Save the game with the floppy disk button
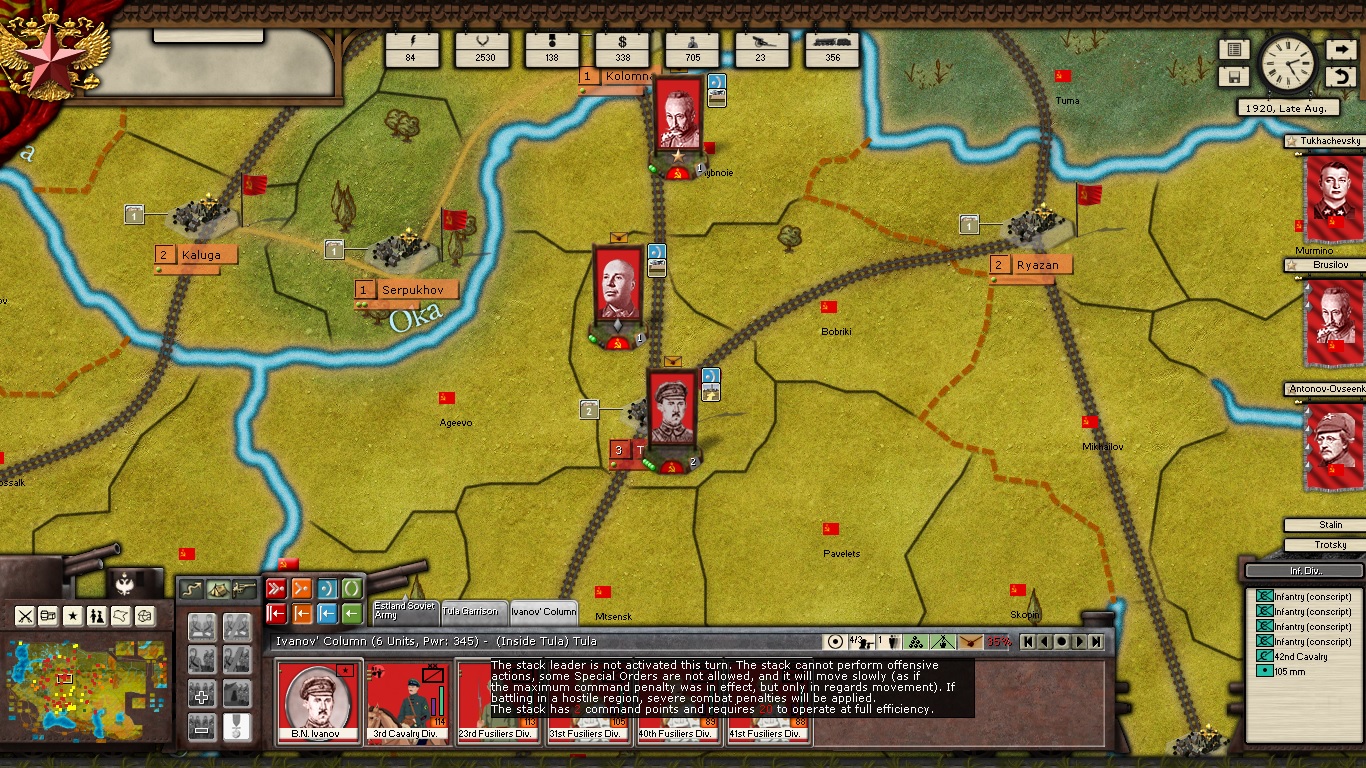The image size is (1366, 768). click(1234, 77)
